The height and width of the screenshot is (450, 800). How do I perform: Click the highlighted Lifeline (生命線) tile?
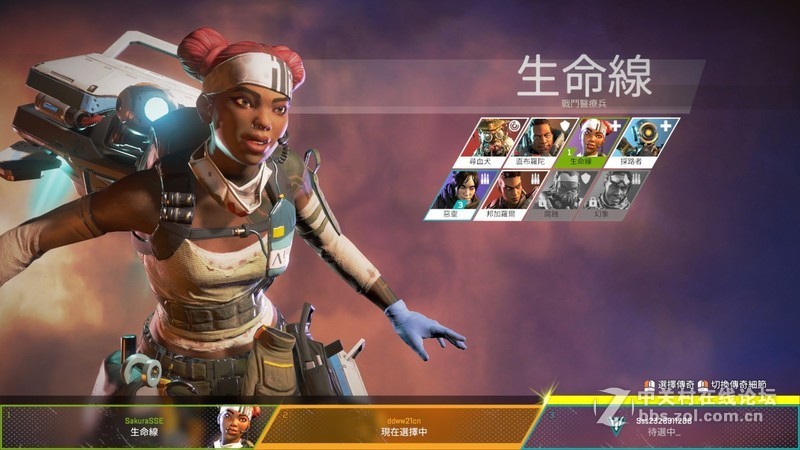(x=594, y=141)
